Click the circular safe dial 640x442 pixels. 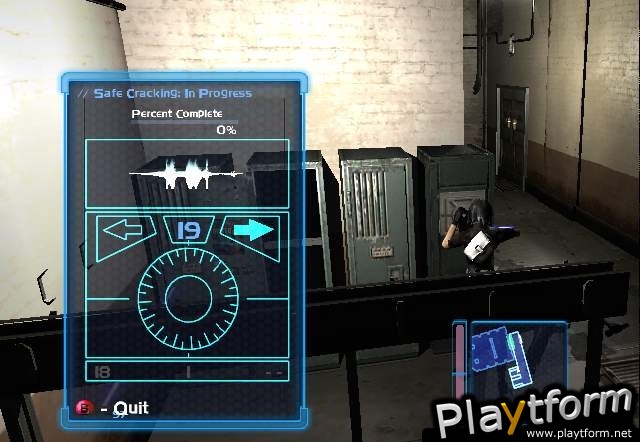coord(187,300)
